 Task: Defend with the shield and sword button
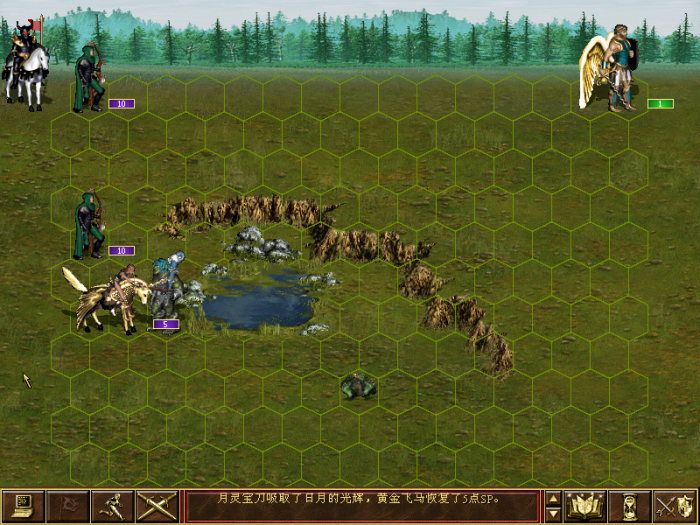[x=674, y=505]
